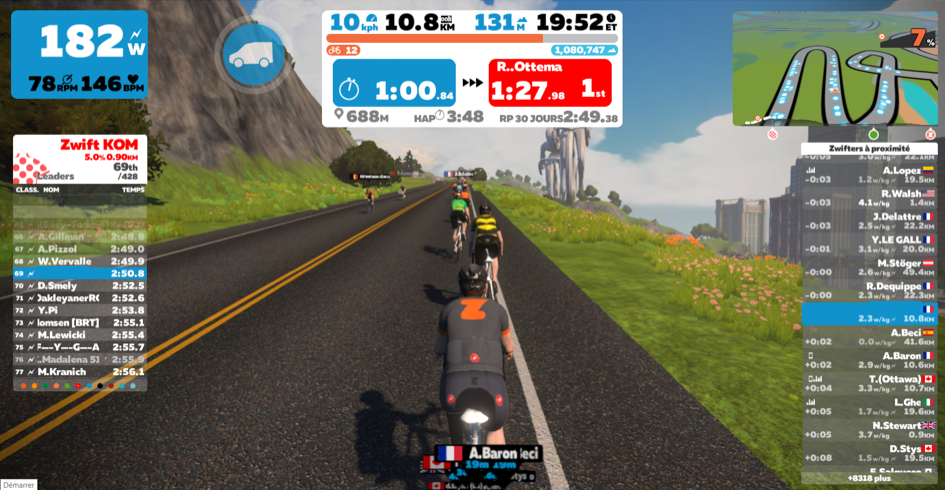Select R.Dequippe rider row
Screen dimensions: 945x490
[869, 290]
